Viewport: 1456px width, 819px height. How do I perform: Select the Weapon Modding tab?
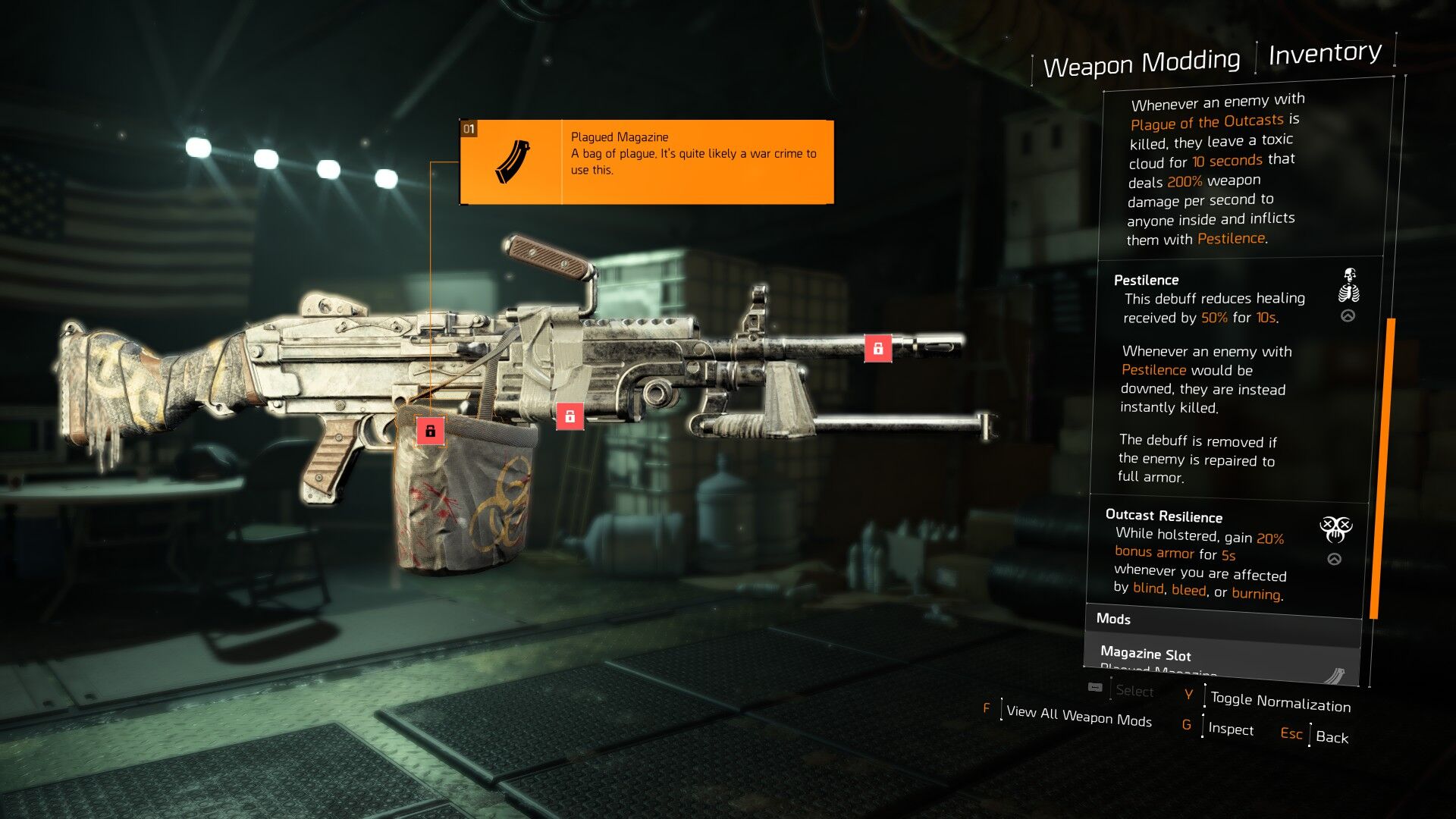coord(1141,62)
